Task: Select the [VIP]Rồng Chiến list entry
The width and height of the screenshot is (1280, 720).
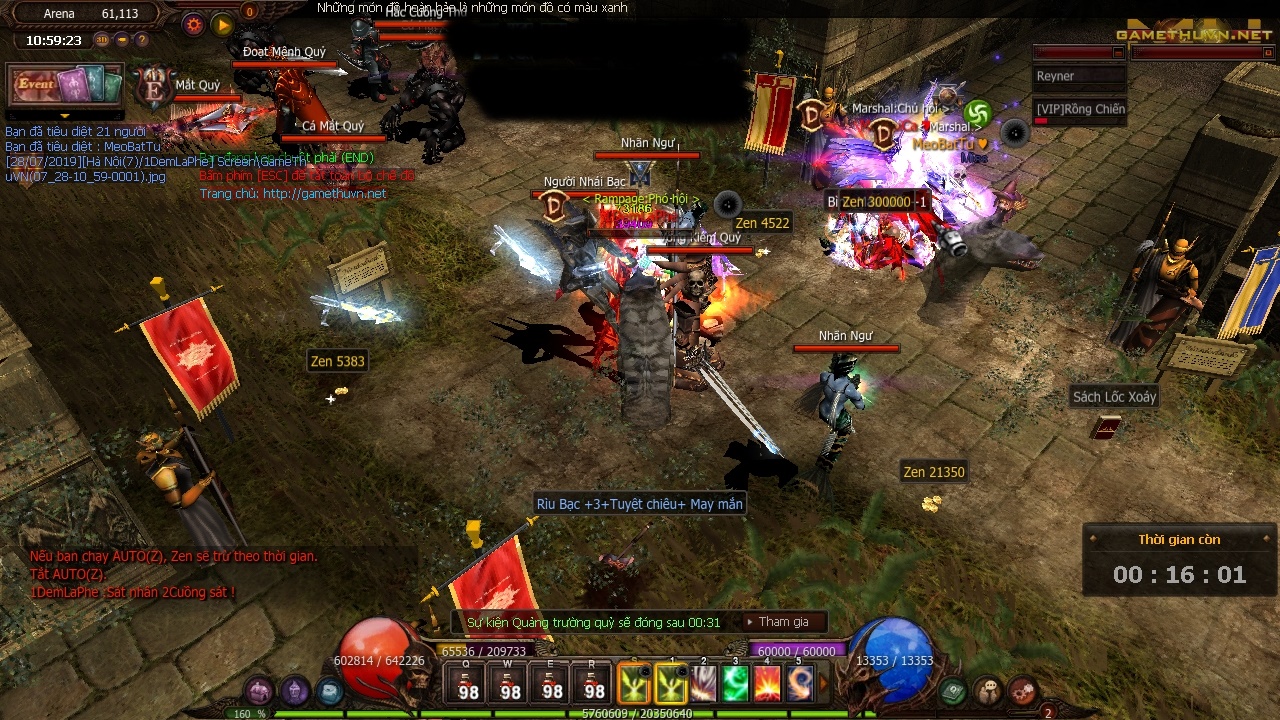Action: [1079, 109]
